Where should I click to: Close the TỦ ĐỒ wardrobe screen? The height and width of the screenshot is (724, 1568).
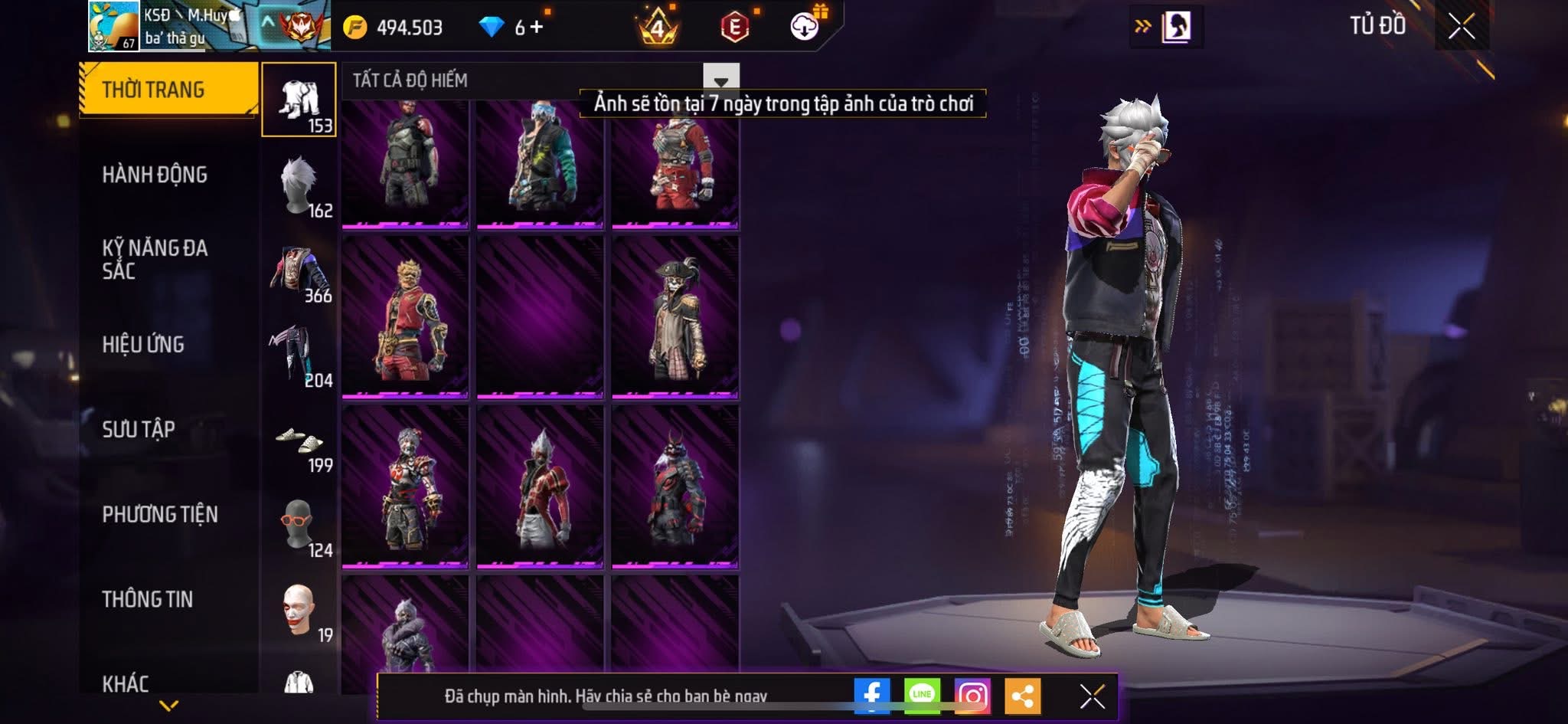(1462, 27)
